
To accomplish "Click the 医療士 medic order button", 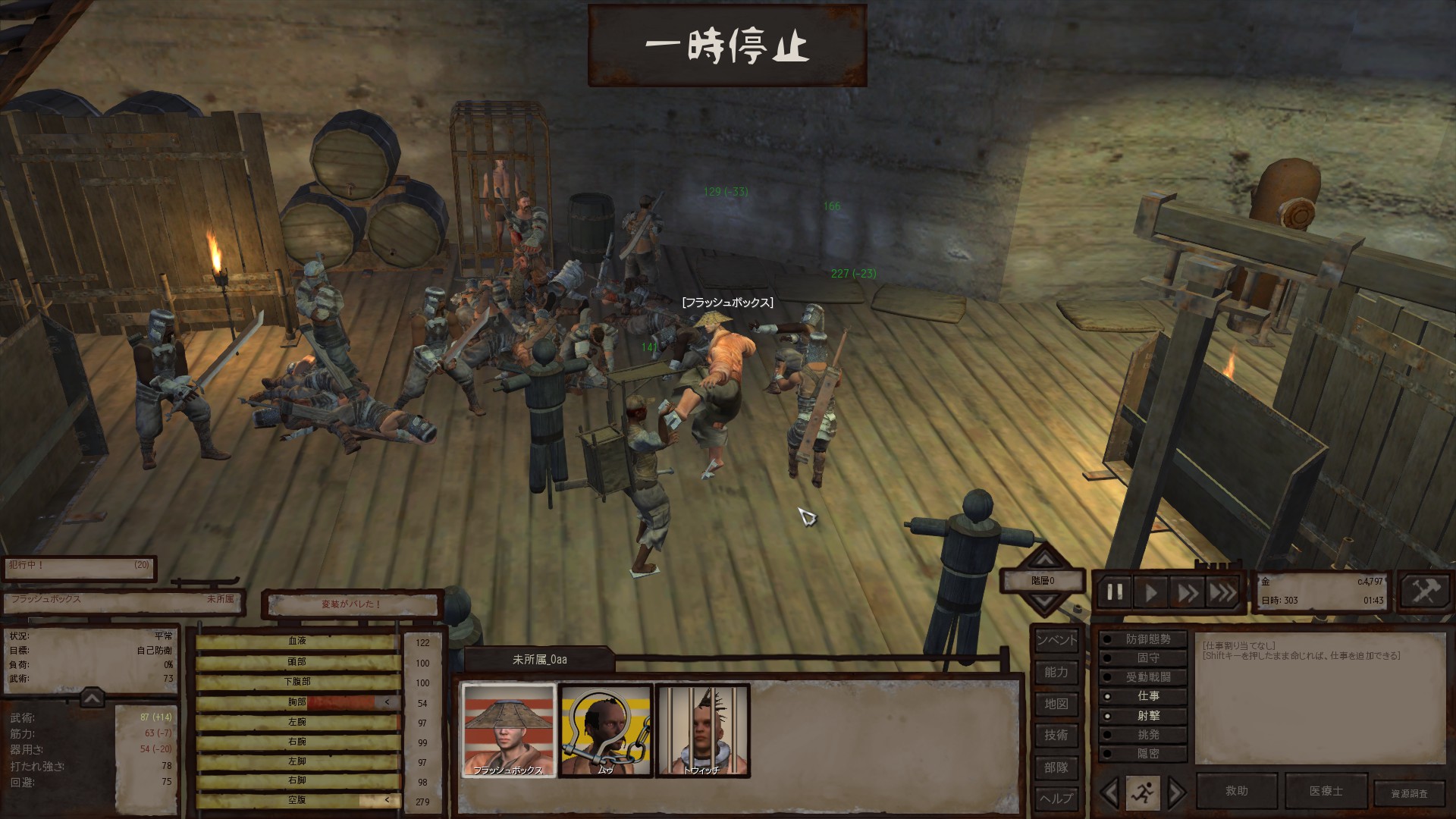I will (1326, 791).
